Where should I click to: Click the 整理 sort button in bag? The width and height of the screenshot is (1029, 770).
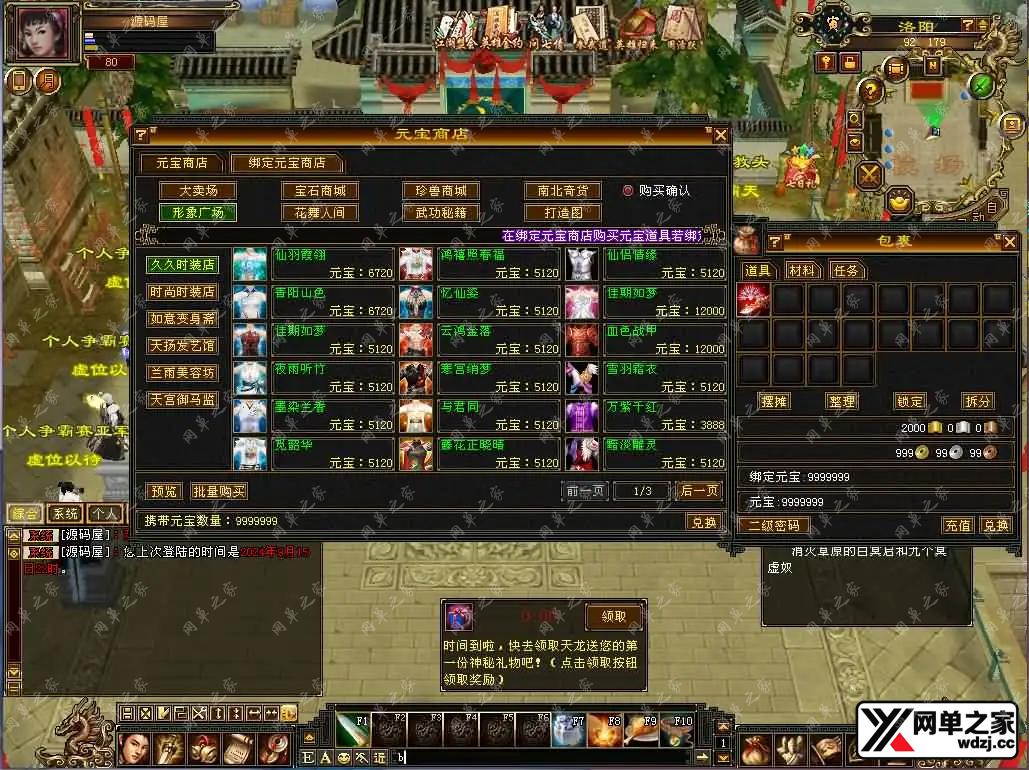pos(842,401)
